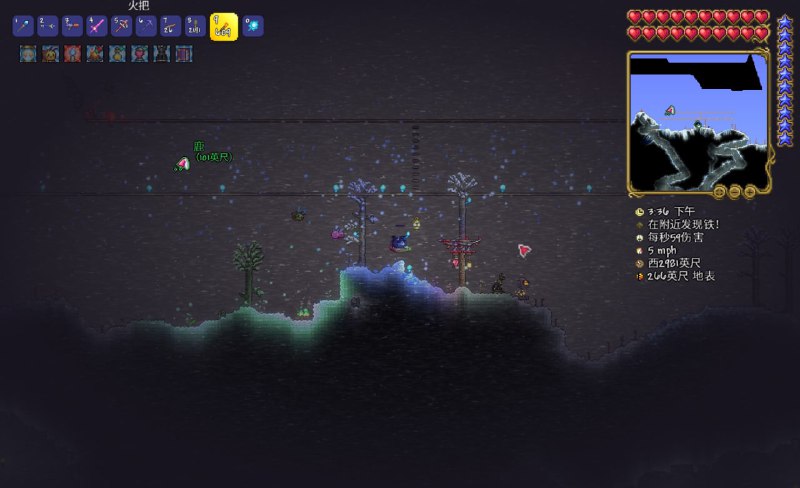
Task: Select hotbar slot 2 item
Action: [48, 26]
